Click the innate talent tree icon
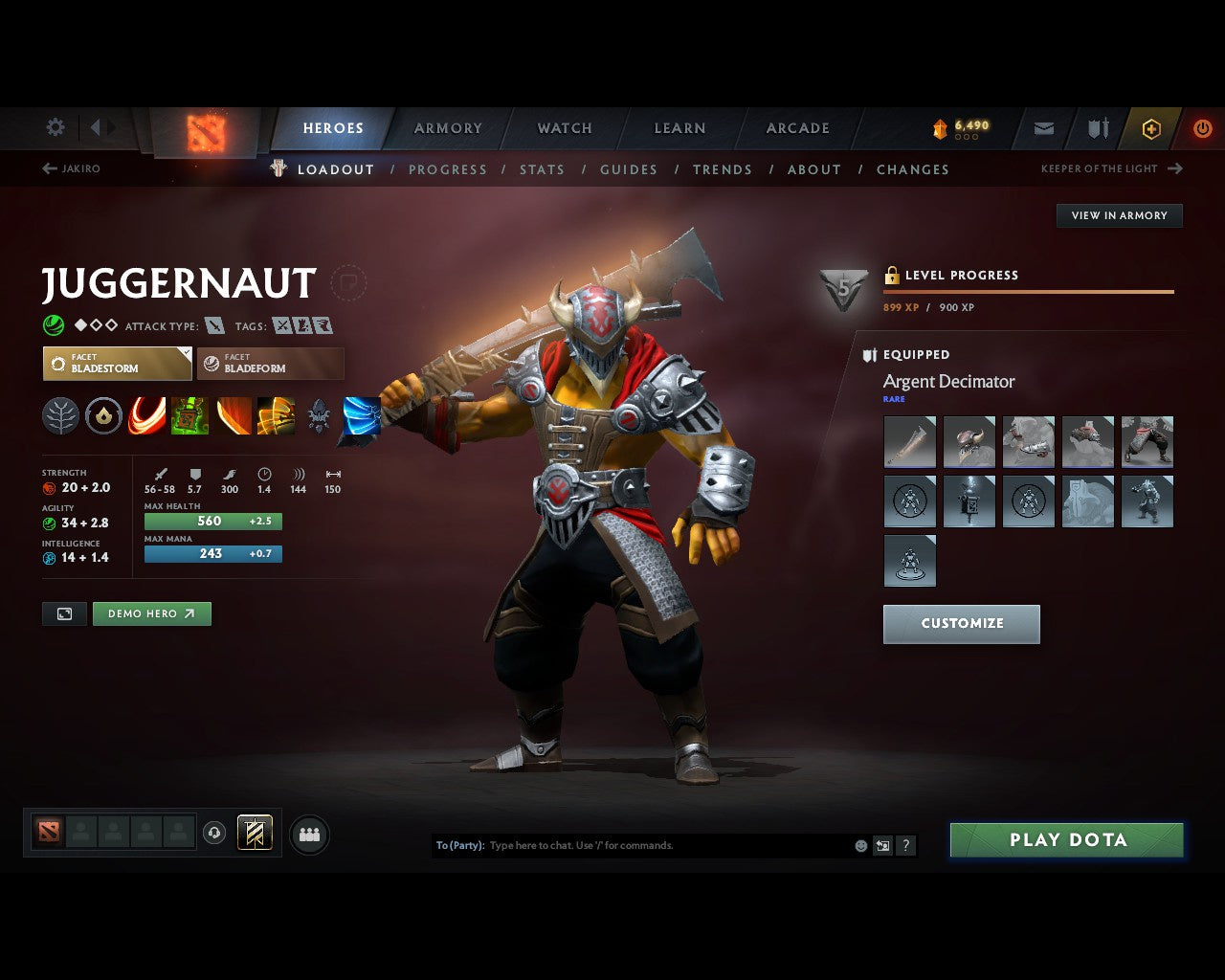 (x=60, y=415)
